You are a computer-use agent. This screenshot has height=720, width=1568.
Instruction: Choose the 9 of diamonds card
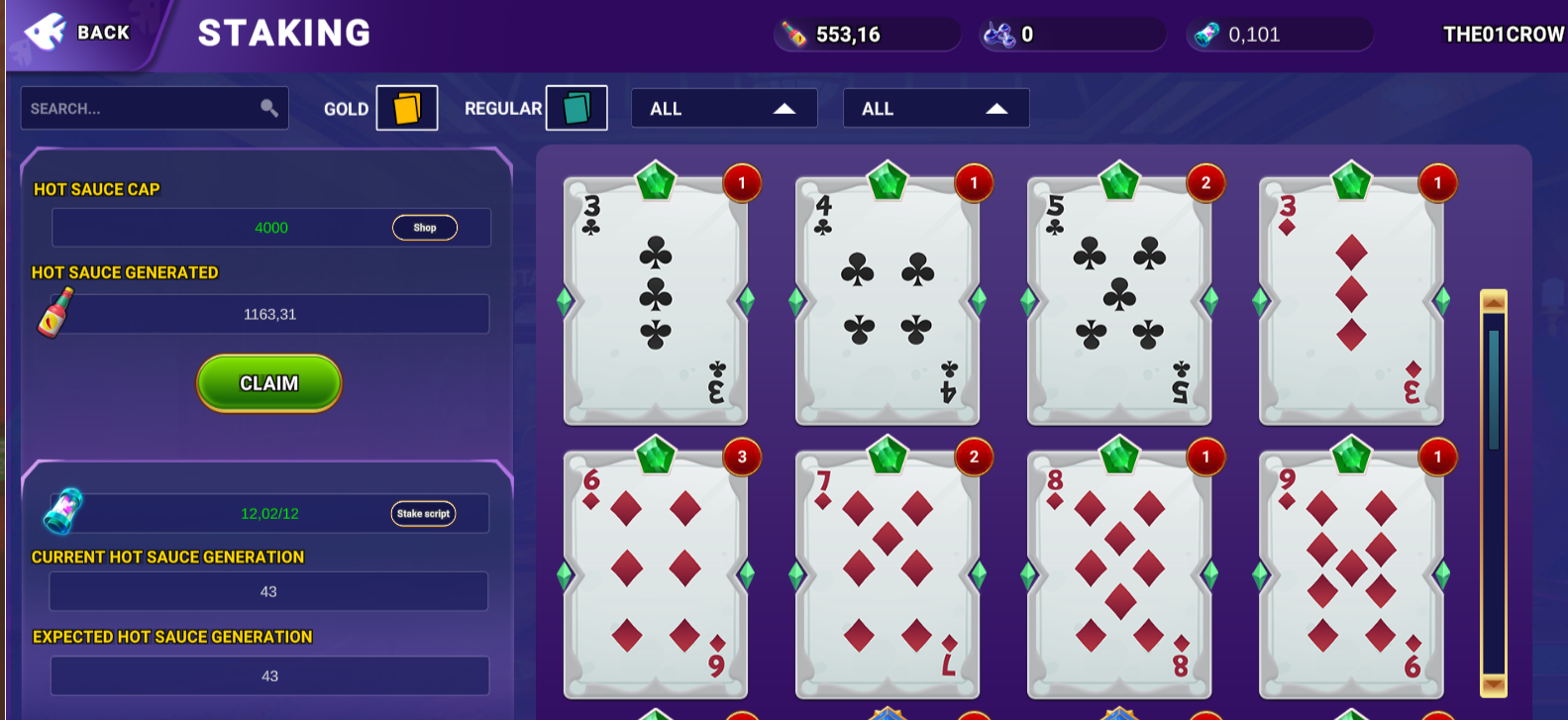1351,574
